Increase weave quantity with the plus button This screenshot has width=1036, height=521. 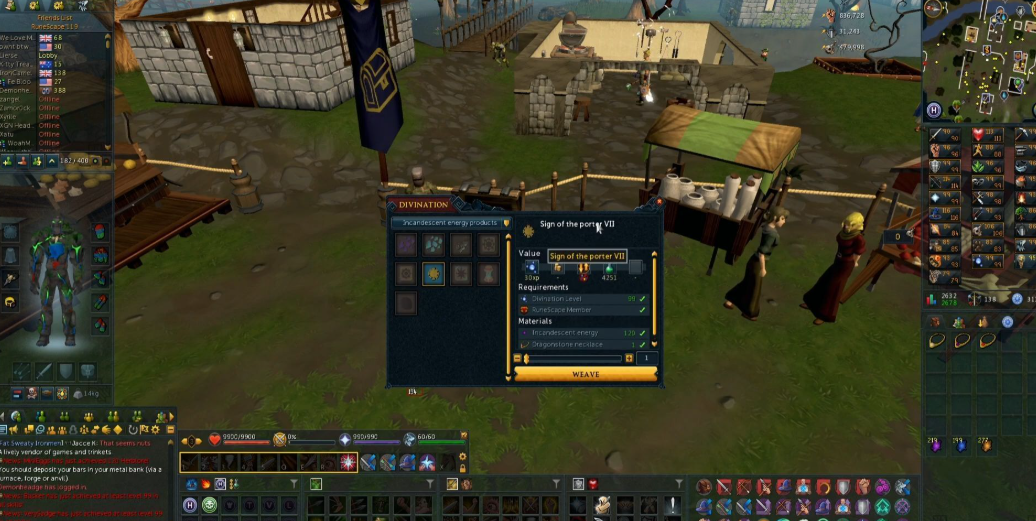pos(629,358)
